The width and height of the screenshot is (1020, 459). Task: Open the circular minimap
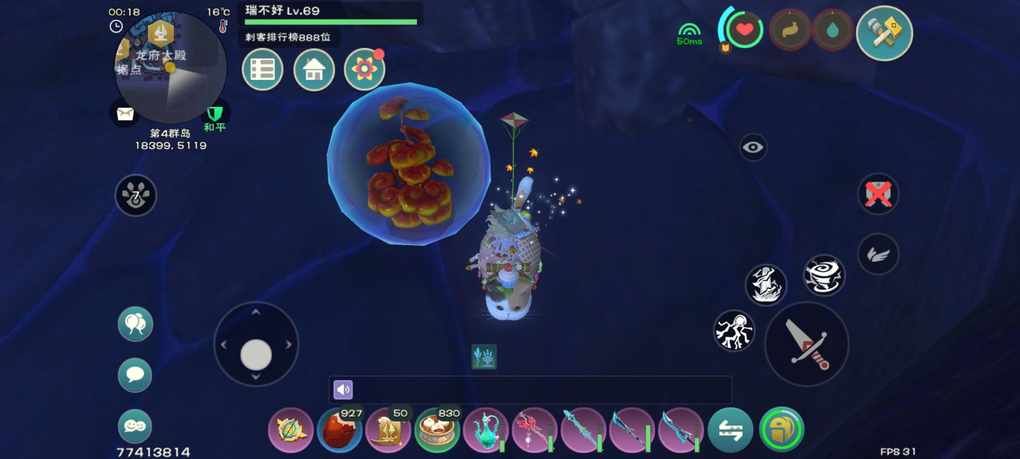170,68
